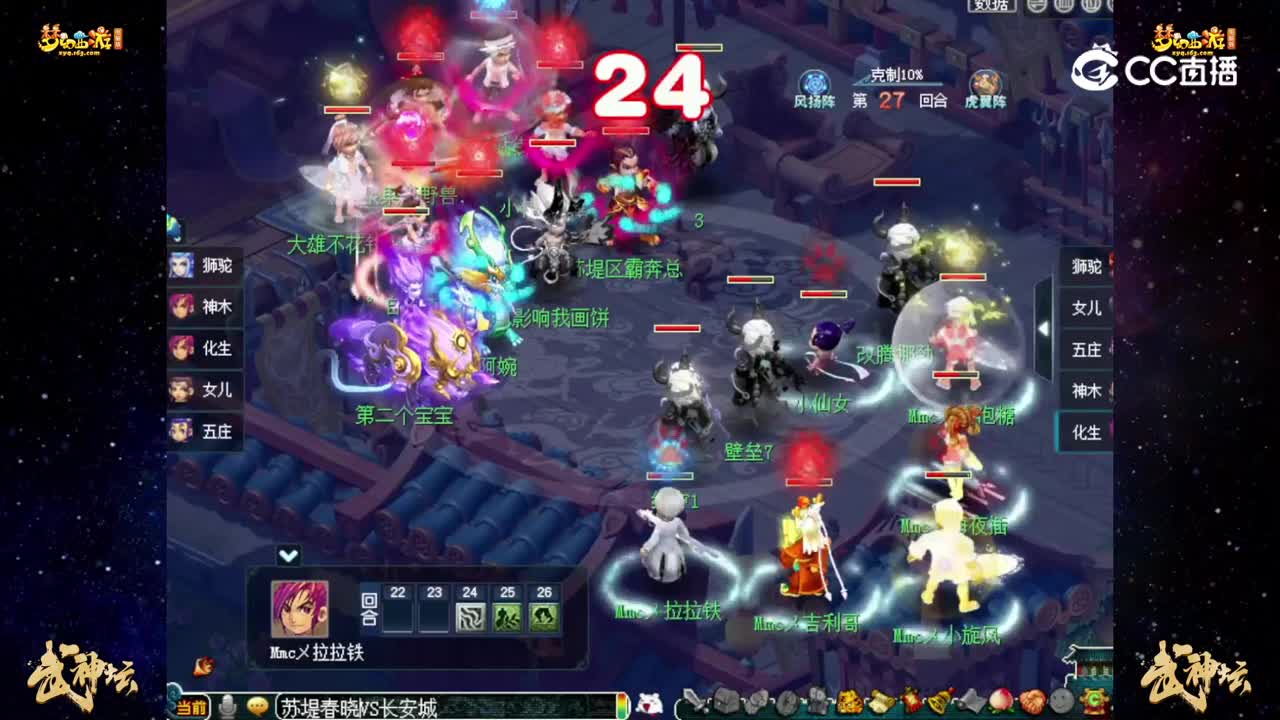
Task: Select the 虎翼阵 formation icon
Action: point(985,84)
